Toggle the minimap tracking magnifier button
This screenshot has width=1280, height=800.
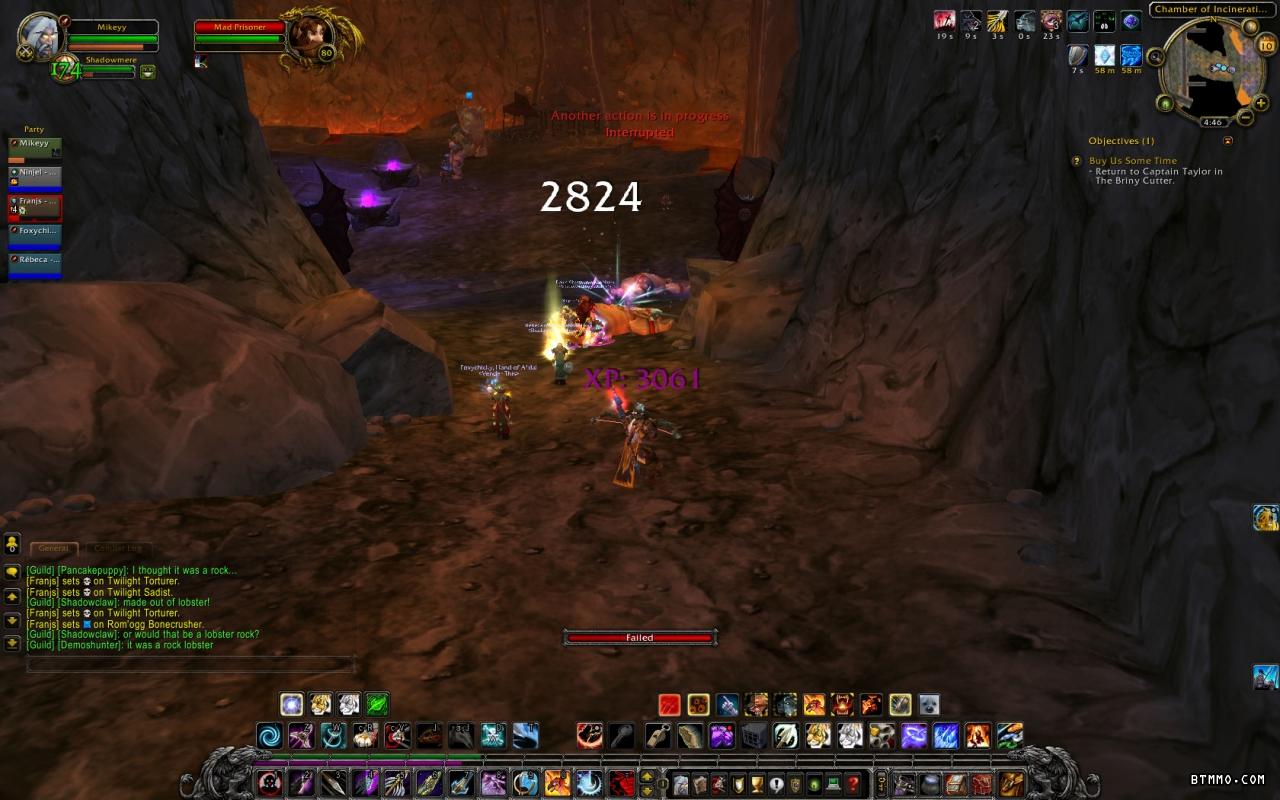click(x=1155, y=57)
